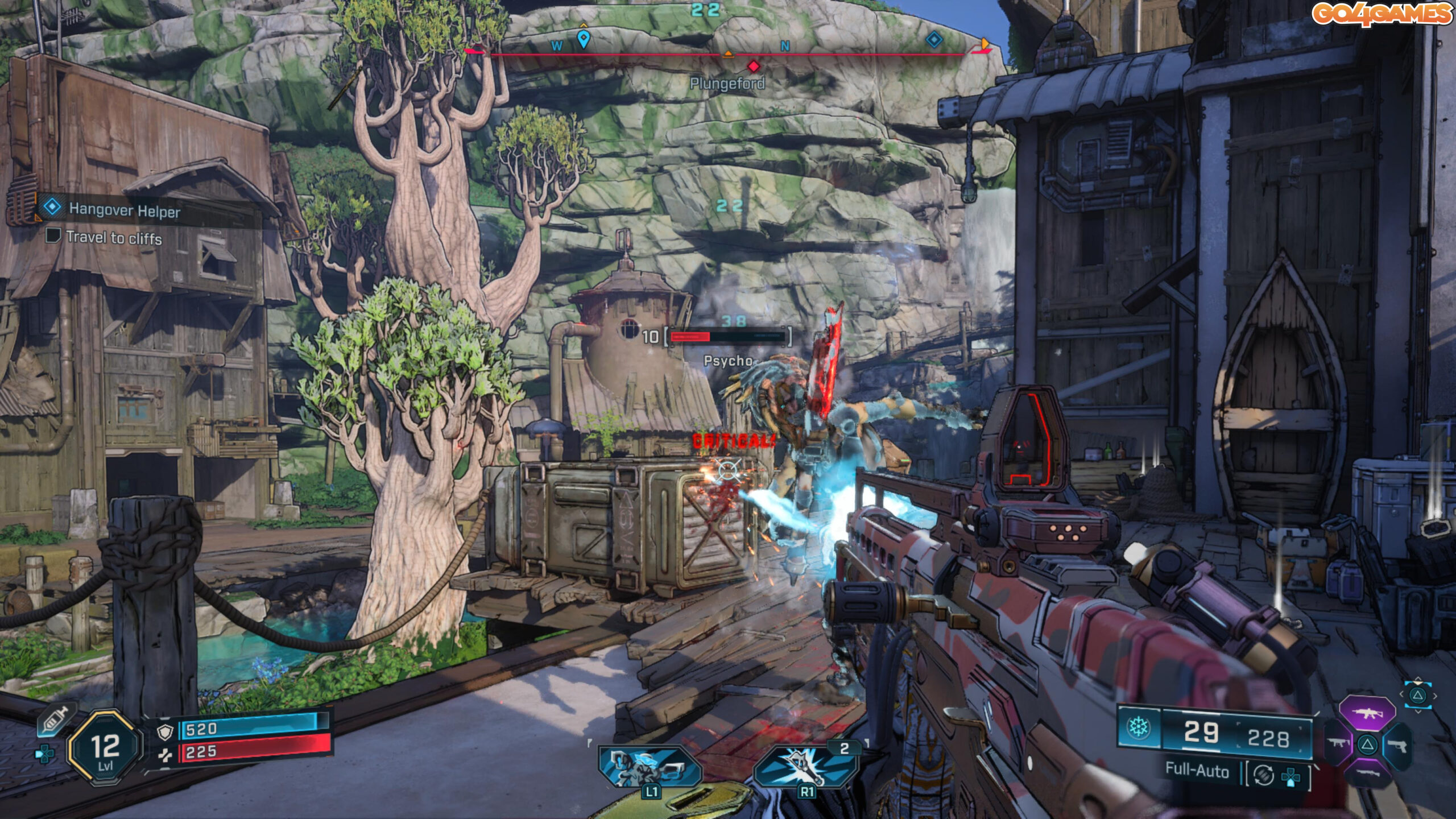Viewport: 1456px width, 819px height.
Task: Select the blue diamond quest marker on compass
Action: point(934,39)
